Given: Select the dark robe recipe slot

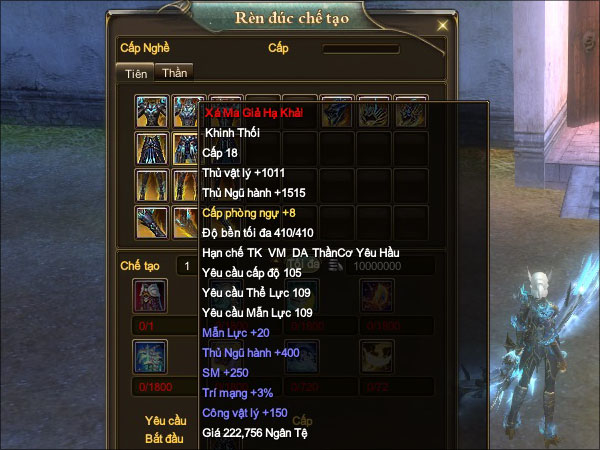Looking at the screenshot, I should pyautogui.click(x=152, y=148).
